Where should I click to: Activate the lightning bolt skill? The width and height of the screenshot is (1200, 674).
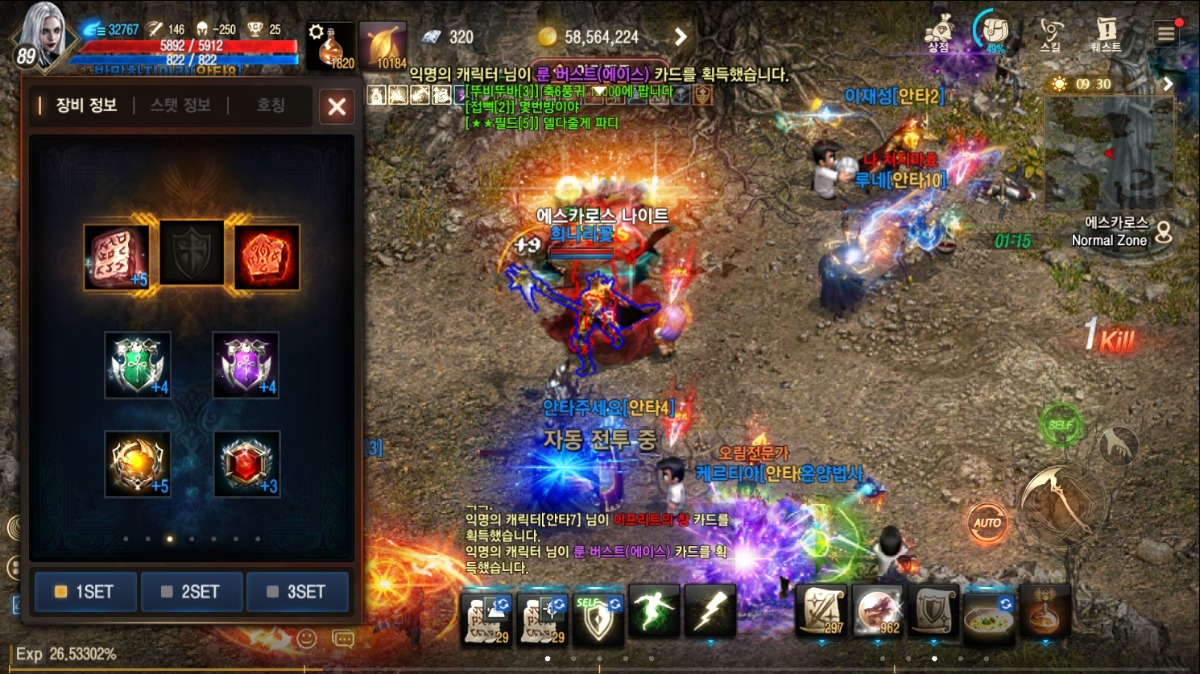[x=710, y=610]
